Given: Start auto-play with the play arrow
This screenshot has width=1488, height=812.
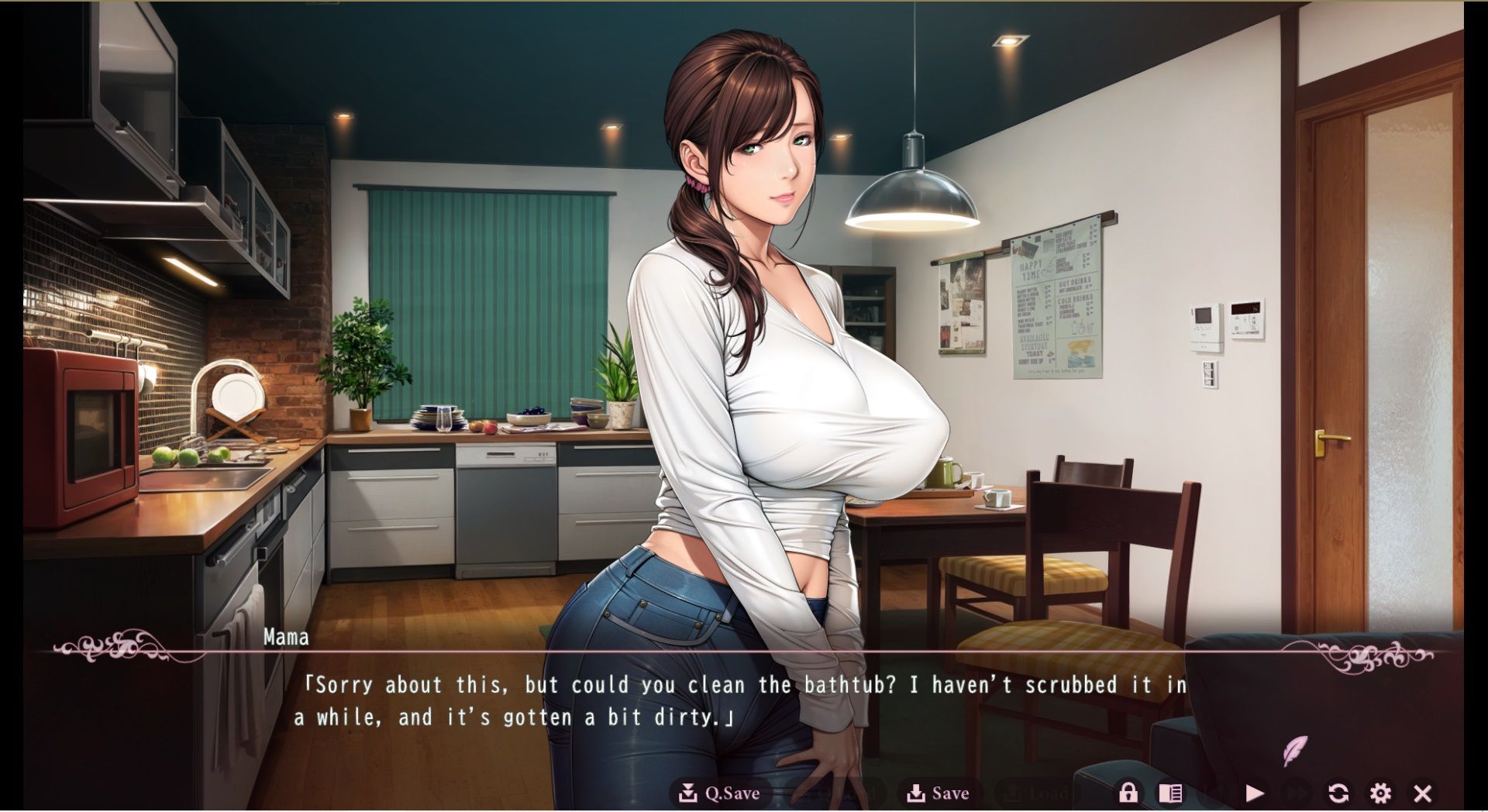Looking at the screenshot, I should [1255, 793].
